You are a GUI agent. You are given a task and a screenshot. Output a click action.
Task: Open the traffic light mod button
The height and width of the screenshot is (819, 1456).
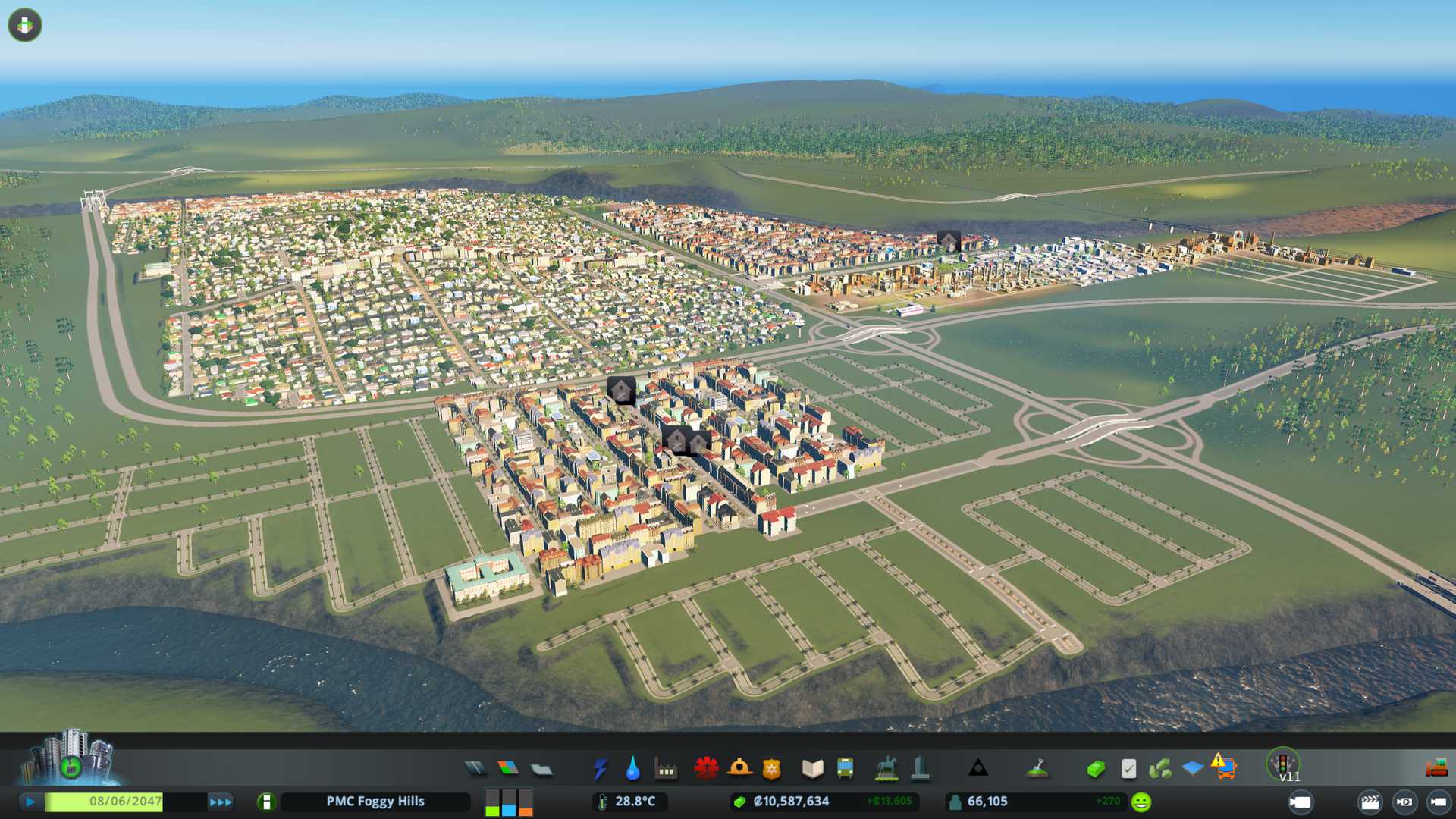point(1283,763)
